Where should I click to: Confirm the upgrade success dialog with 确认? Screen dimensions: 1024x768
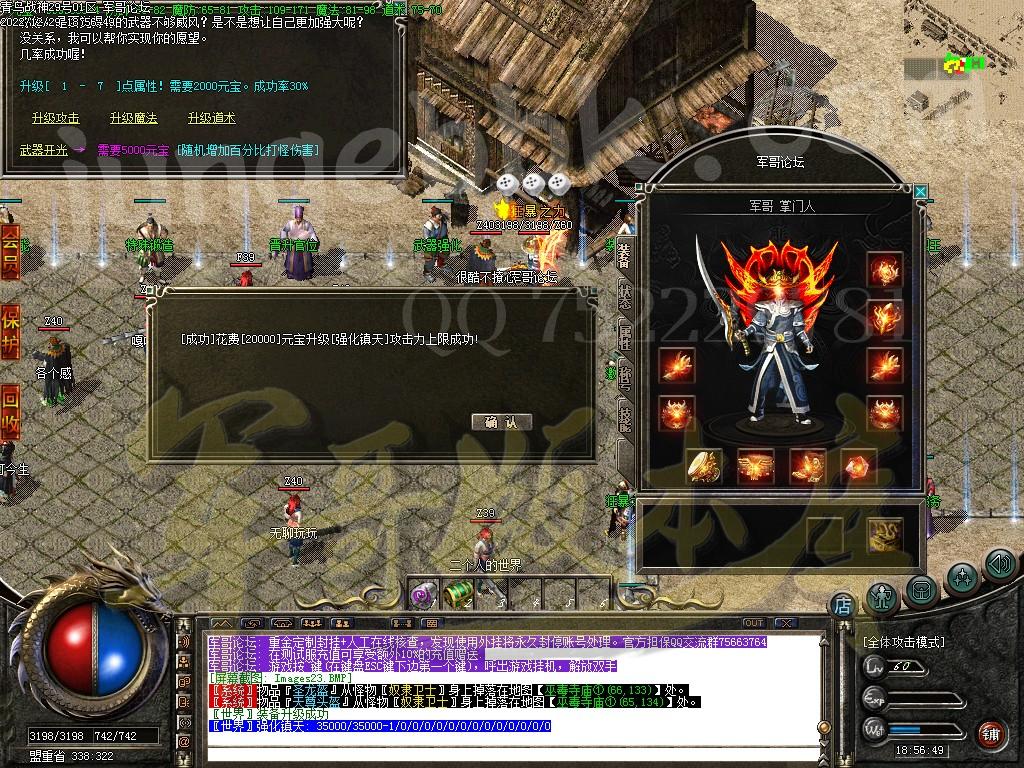(x=501, y=422)
